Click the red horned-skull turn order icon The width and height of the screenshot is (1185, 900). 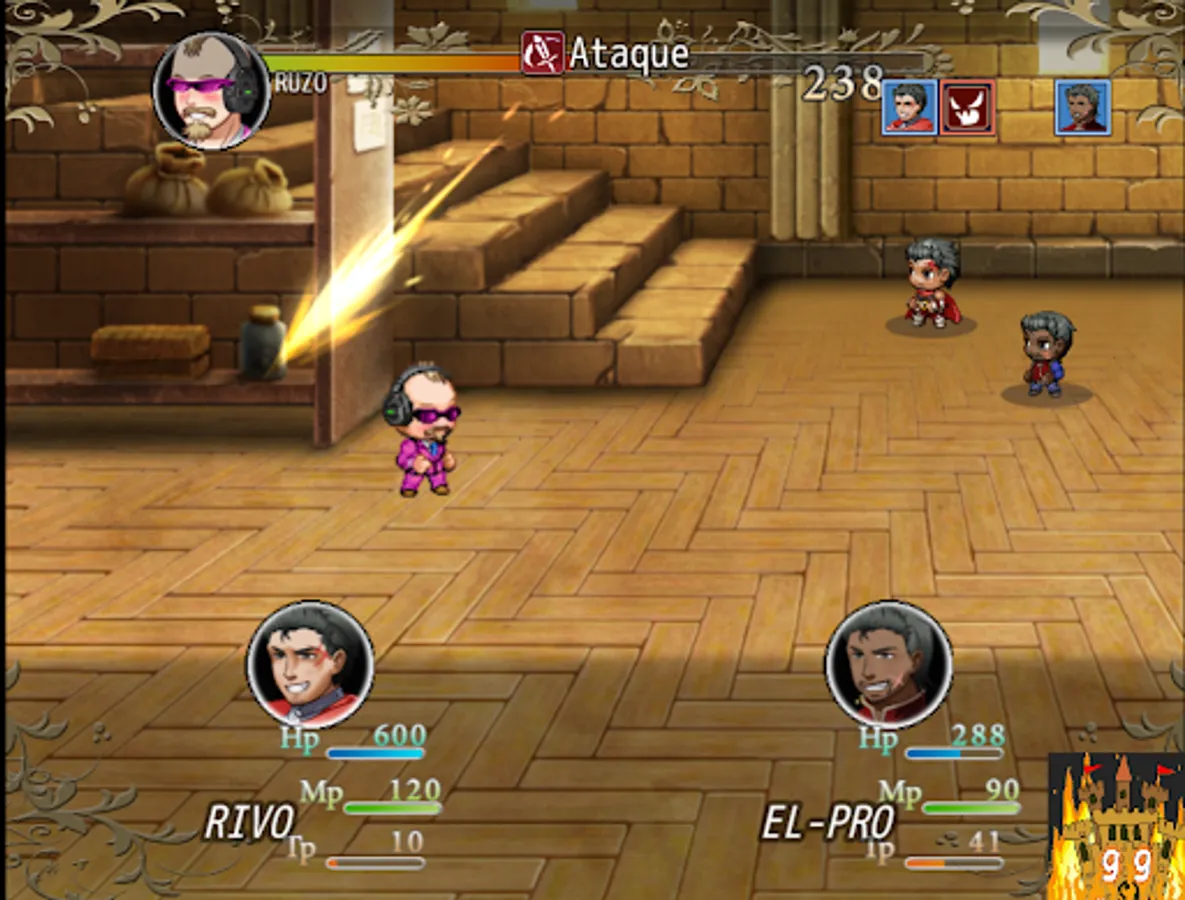click(x=967, y=108)
